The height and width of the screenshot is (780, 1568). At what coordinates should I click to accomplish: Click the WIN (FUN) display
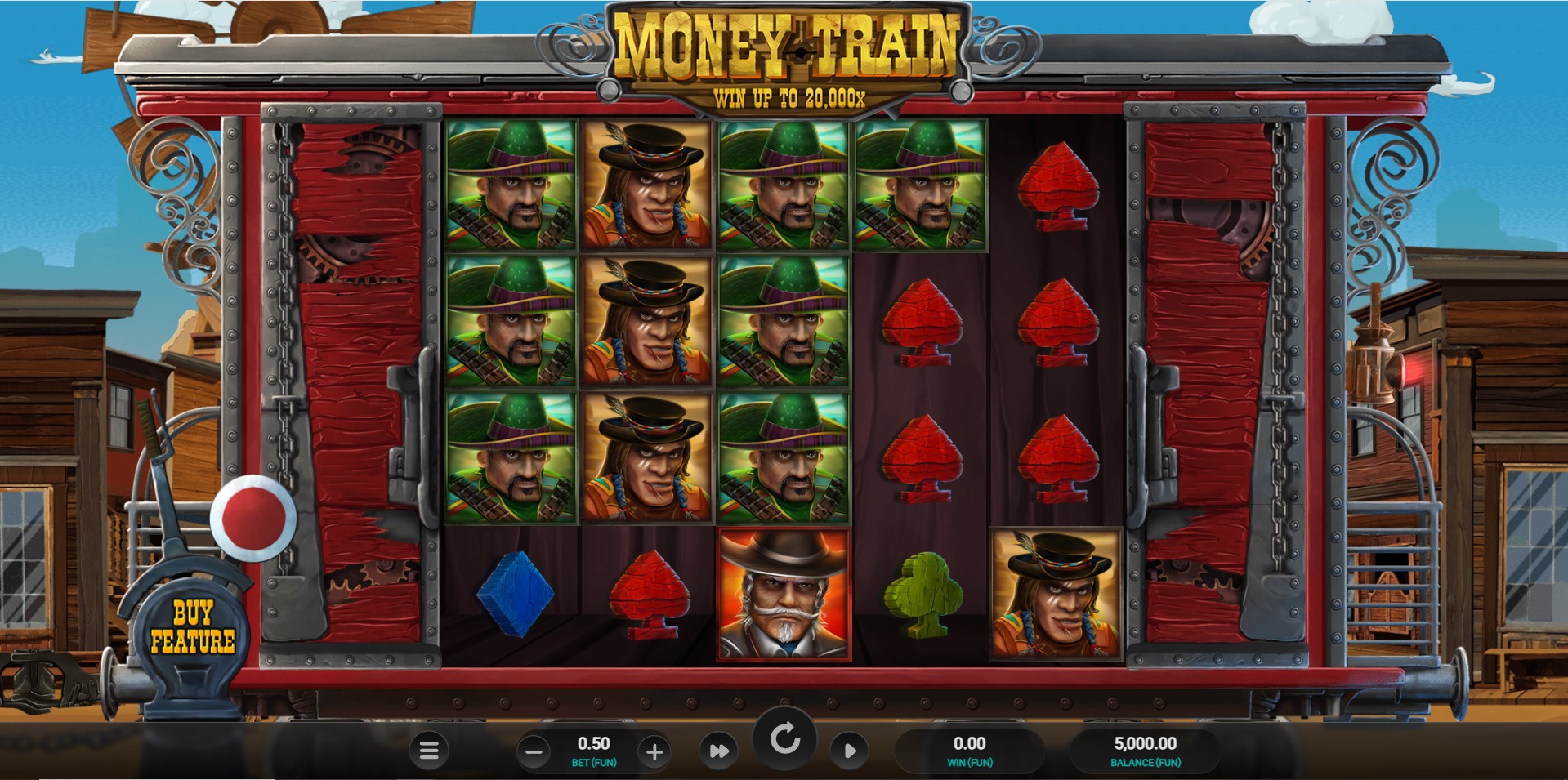[968, 750]
